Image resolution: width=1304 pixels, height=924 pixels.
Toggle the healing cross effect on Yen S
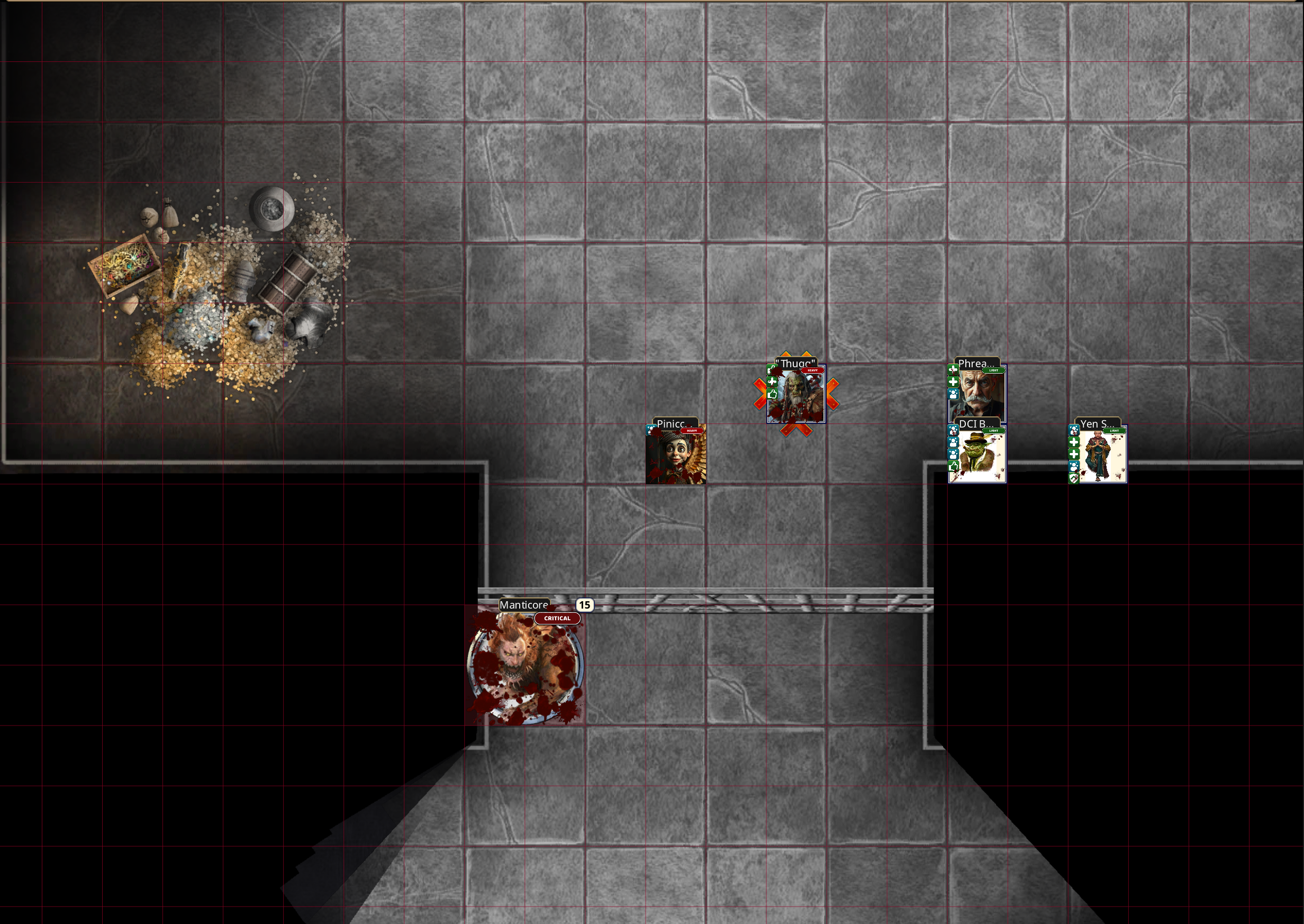1074,442
